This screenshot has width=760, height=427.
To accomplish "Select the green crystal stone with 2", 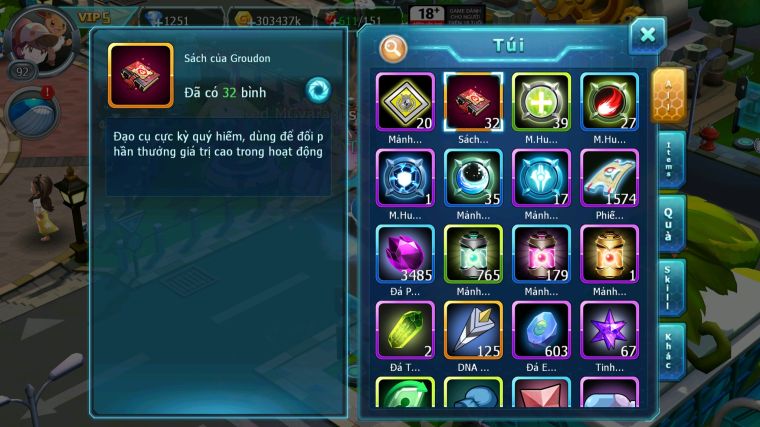I will [x=405, y=330].
